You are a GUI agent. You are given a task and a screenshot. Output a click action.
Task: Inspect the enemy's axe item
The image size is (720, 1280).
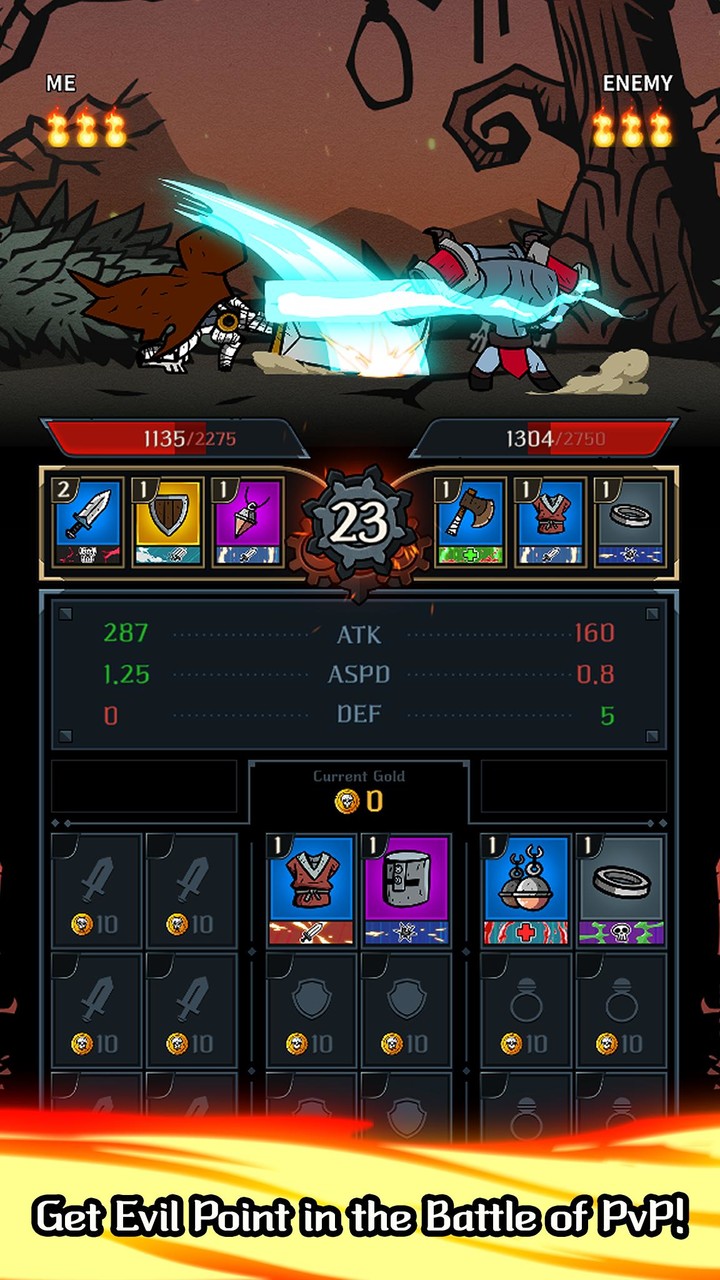point(471,522)
